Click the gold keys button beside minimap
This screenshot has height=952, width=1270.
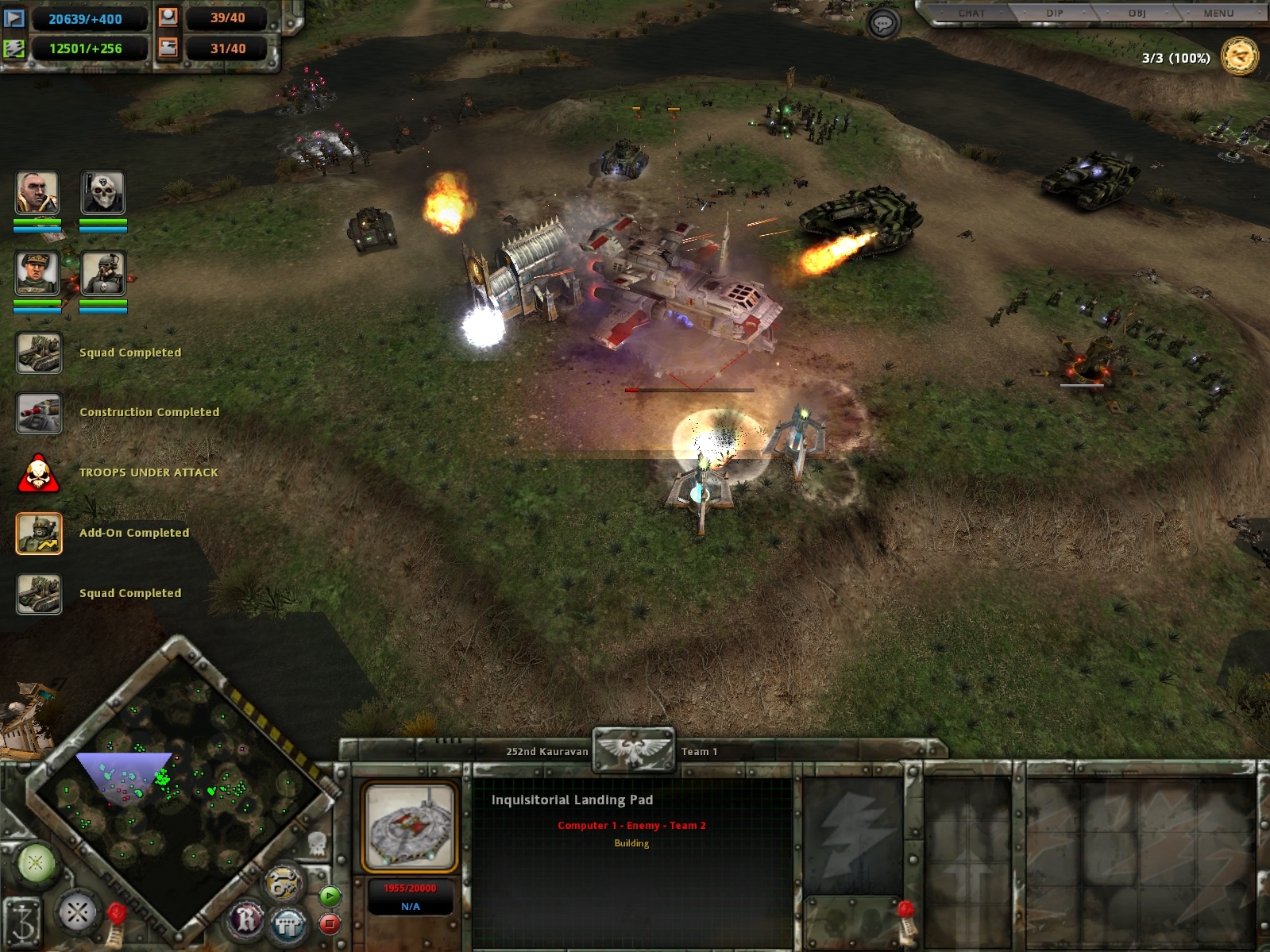click(x=282, y=884)
